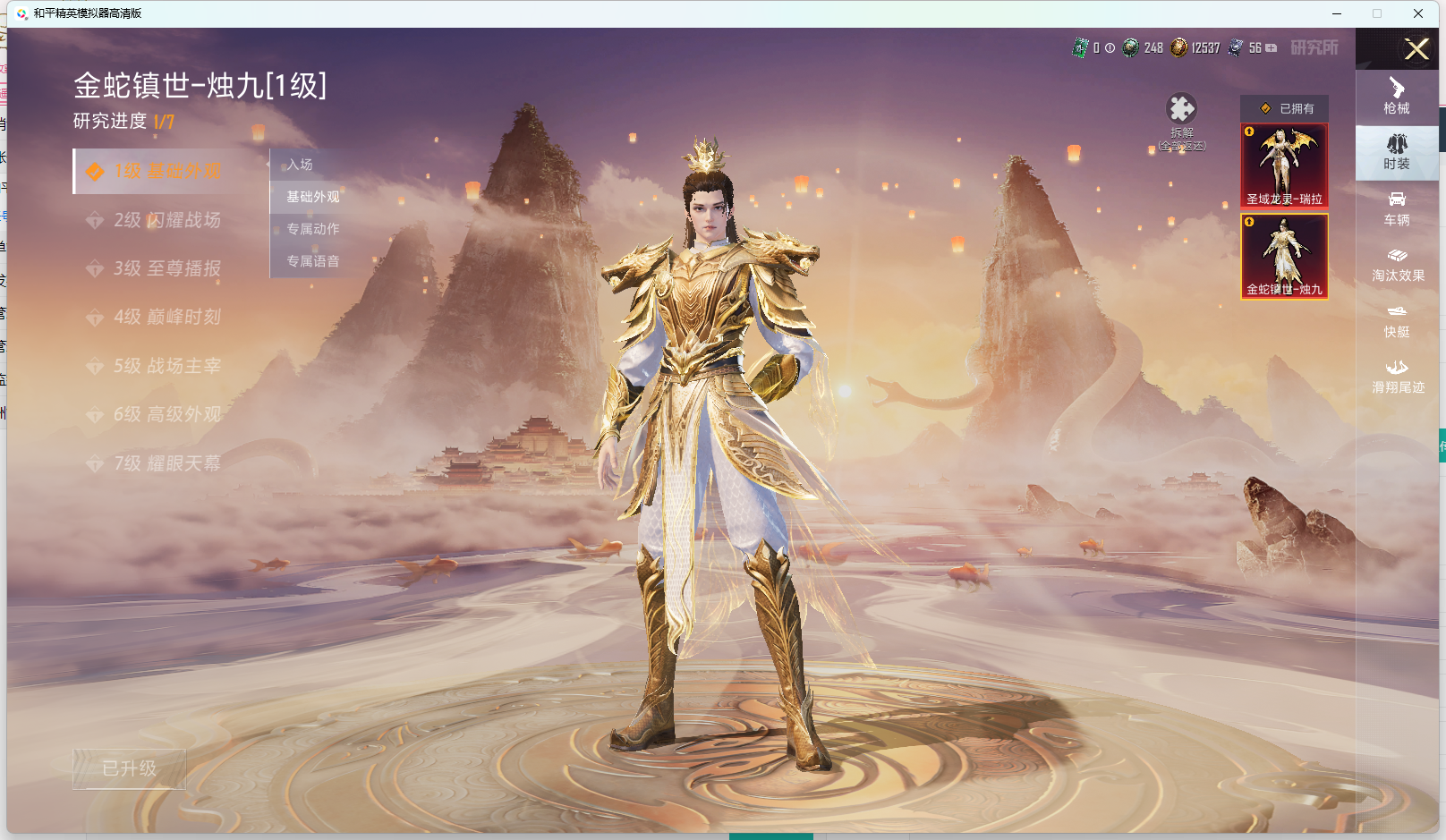Play the 专属语音 exclusive voice
Screen dimensions: 1446x840
(313, 261)
